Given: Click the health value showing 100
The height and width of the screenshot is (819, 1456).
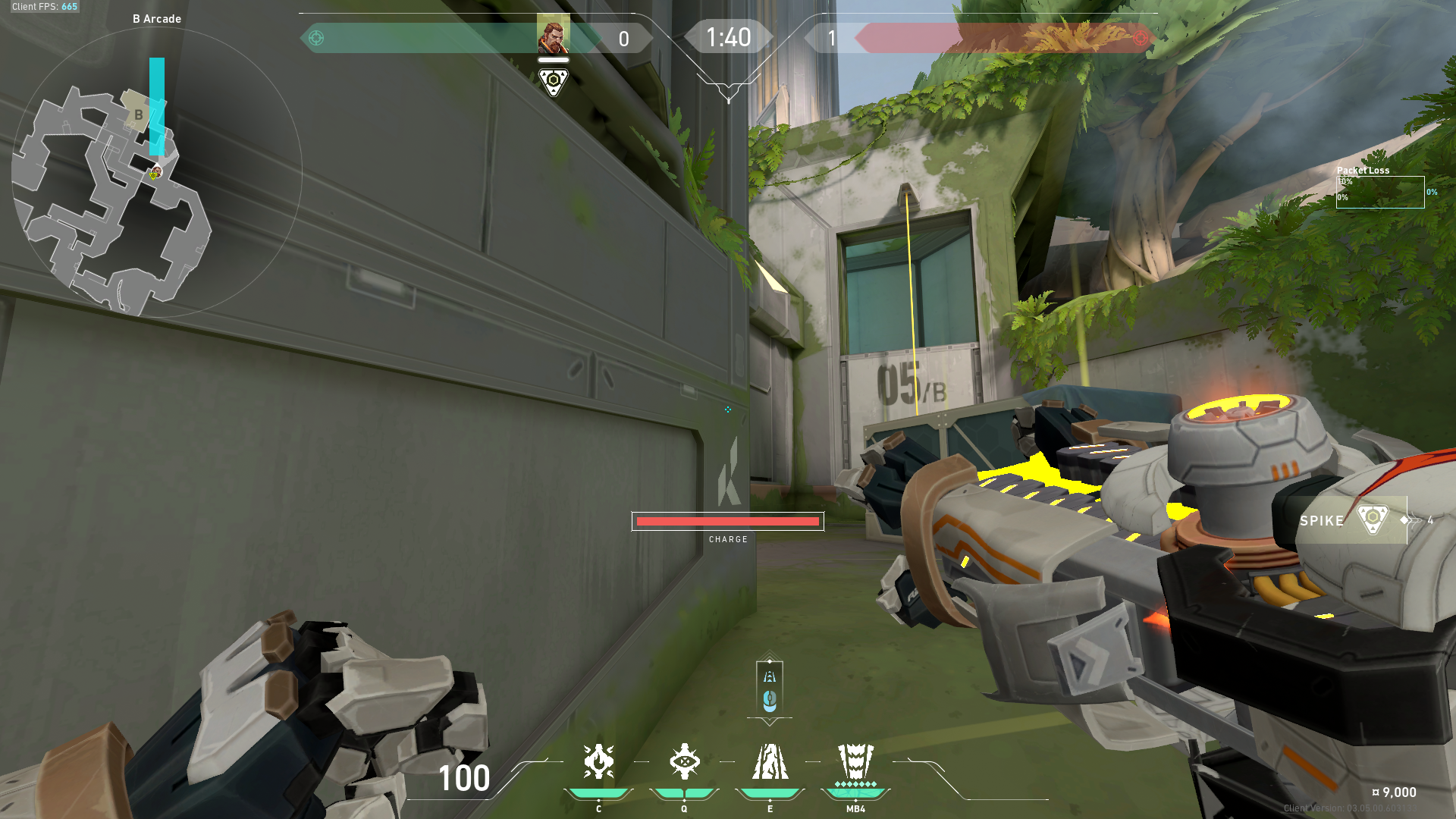Looking at the screenshot, I should pyautogui.click(x=463, y=779).
